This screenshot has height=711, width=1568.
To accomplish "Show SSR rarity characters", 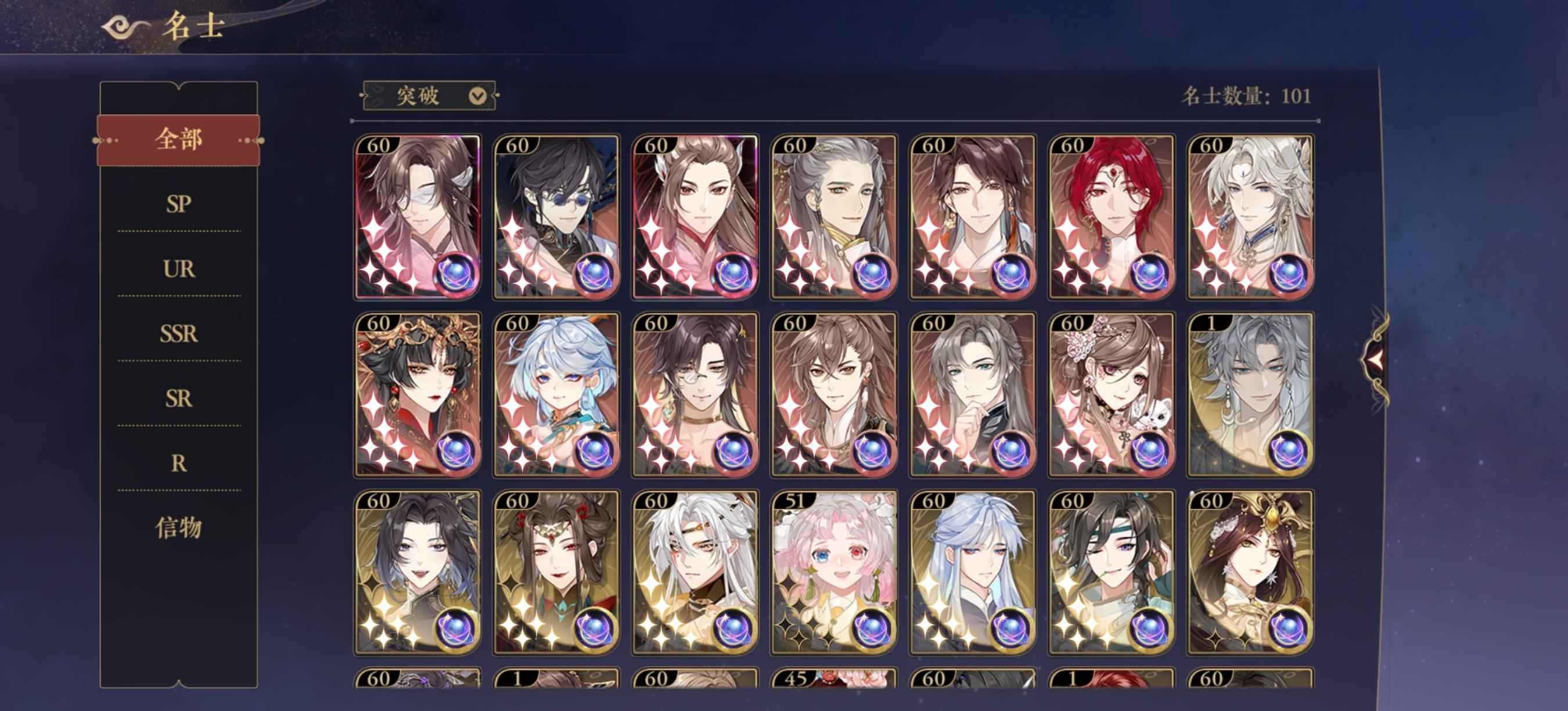I will point(178,333).
